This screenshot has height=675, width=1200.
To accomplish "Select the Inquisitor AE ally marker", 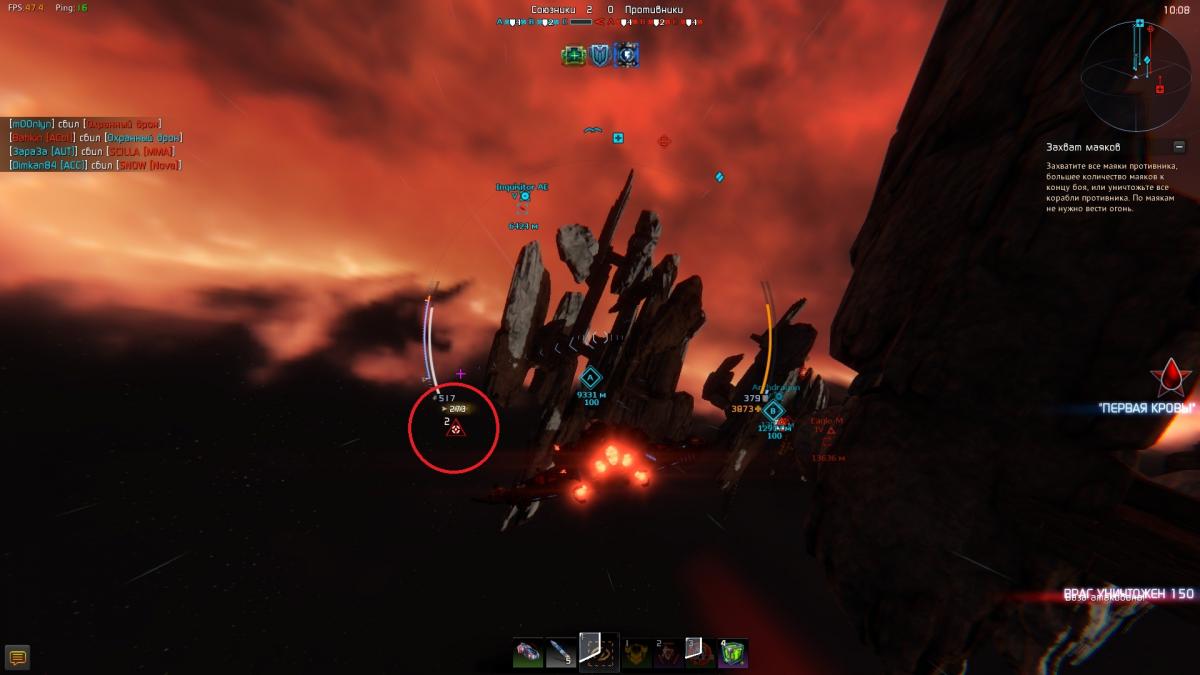I will (x=524, y=197).
